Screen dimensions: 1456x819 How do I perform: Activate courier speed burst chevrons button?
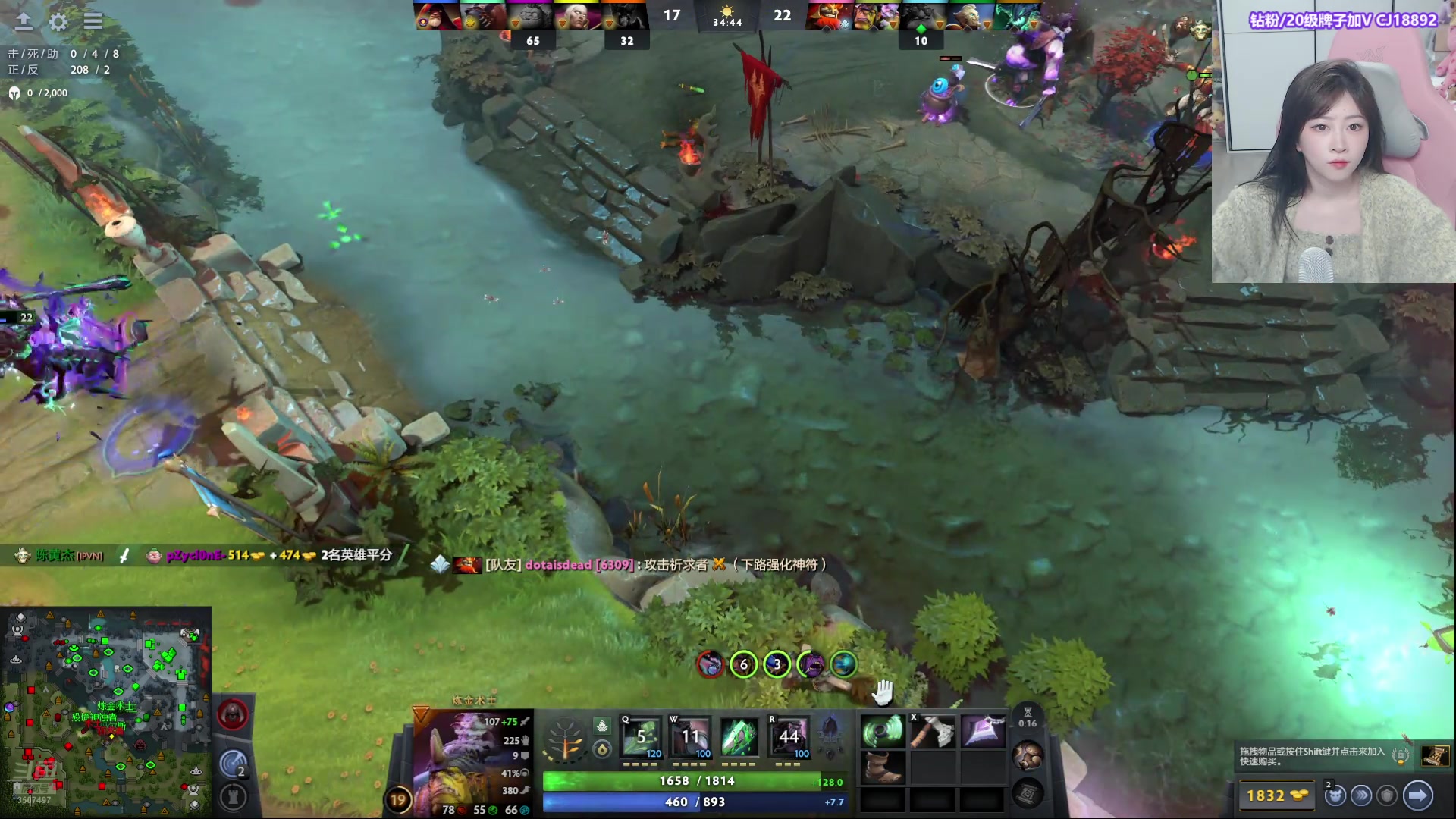pyautogui.click(x=1362, y=795)
